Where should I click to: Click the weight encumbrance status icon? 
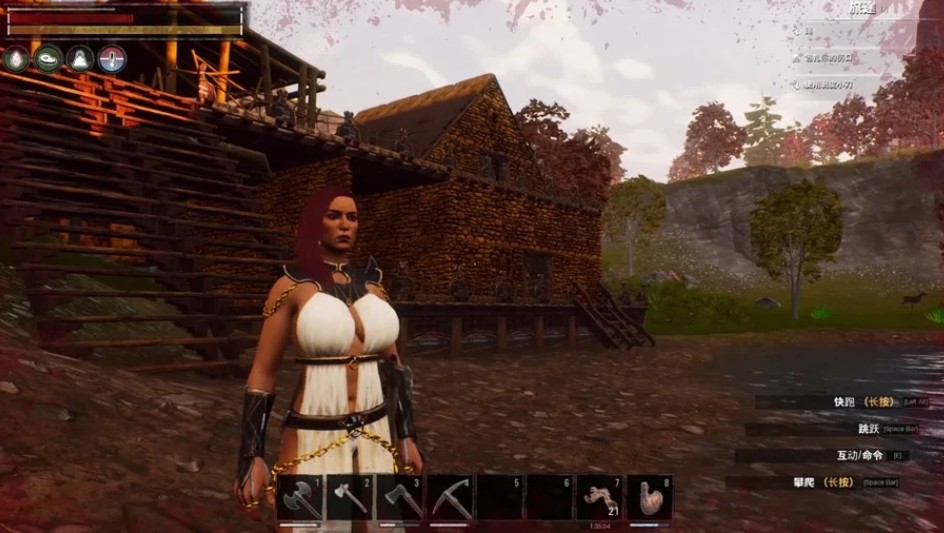point(80,59)
